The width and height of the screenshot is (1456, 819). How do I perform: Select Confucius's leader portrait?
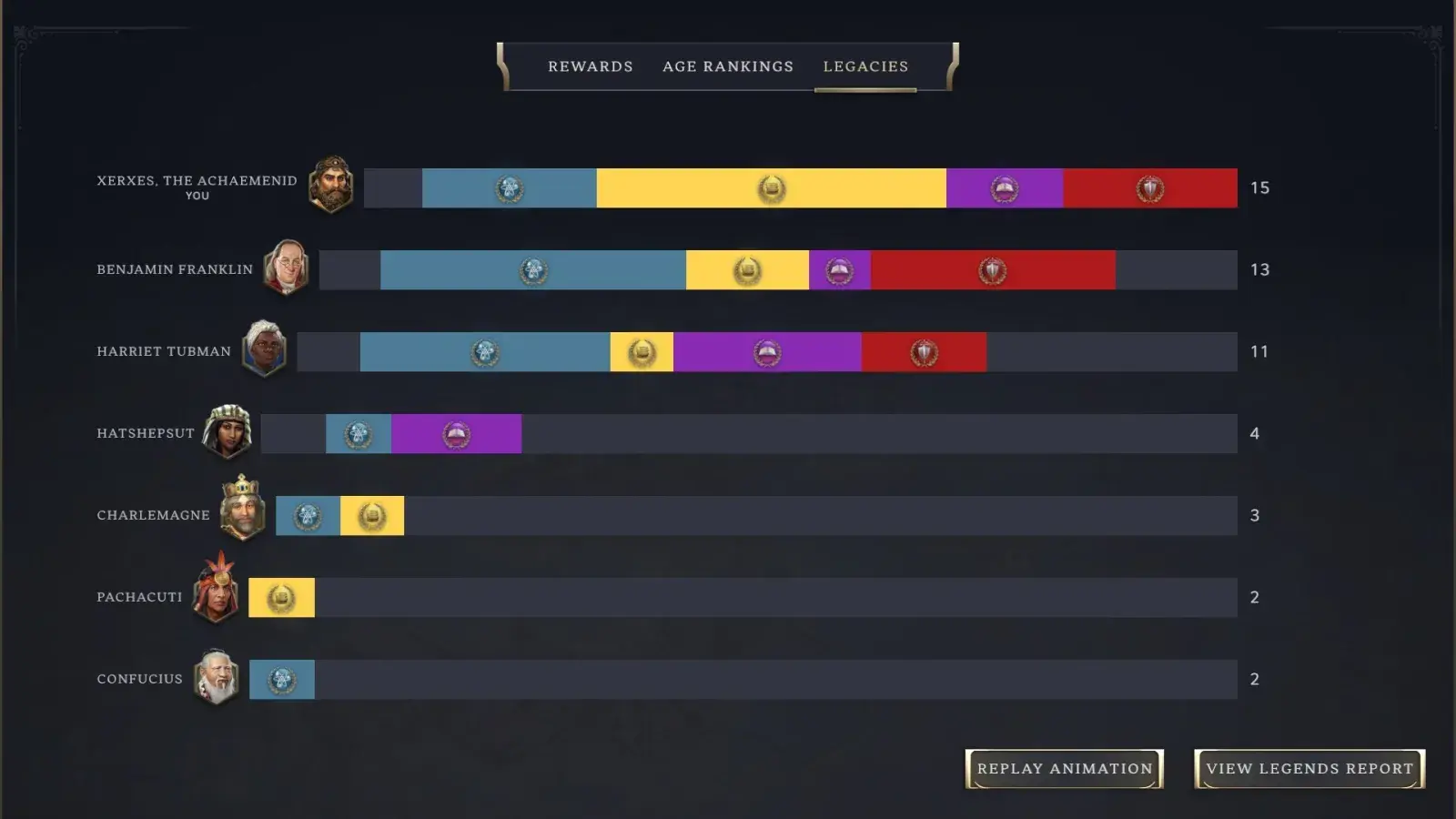point(217,678)
